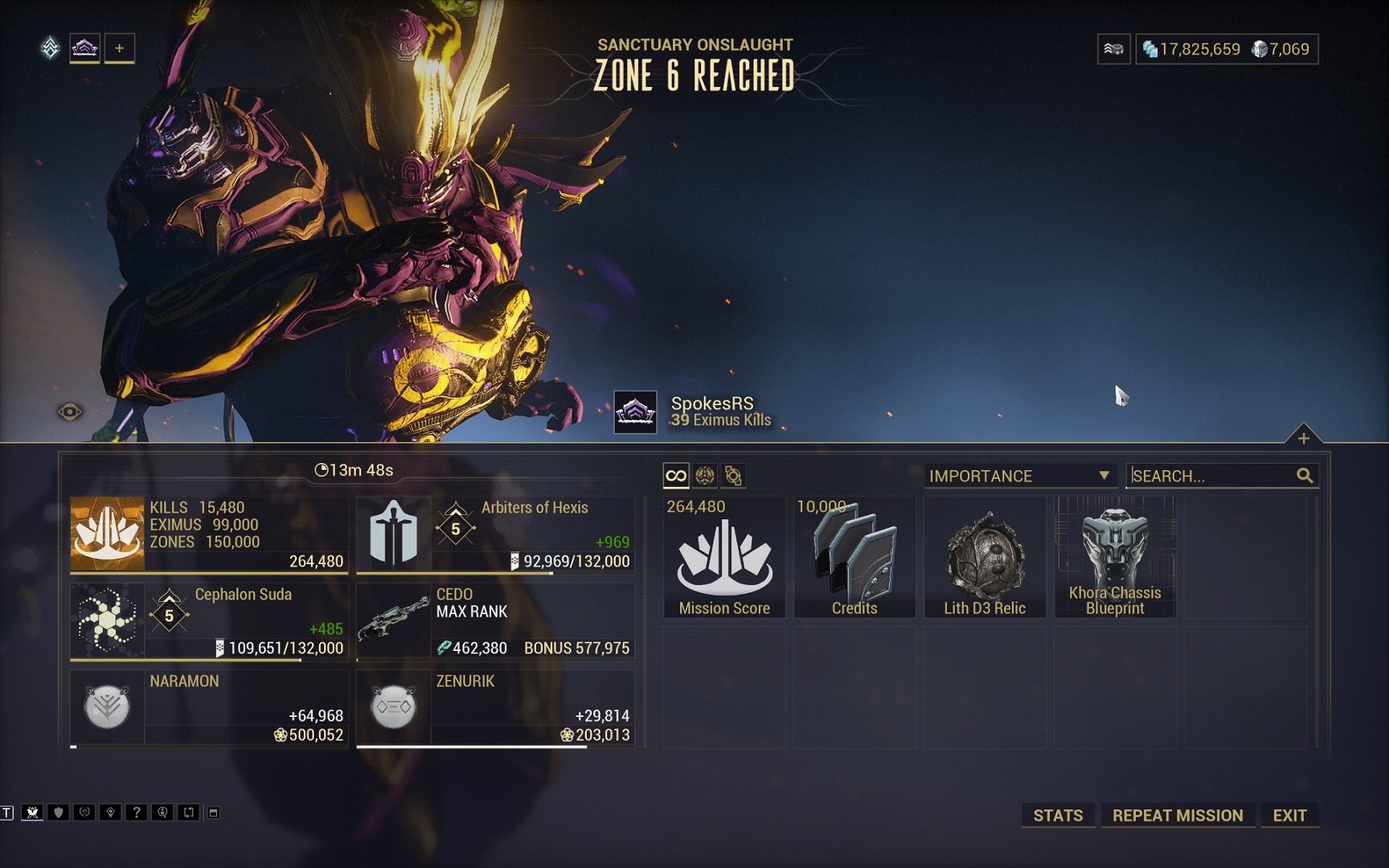This screenshot has height=868, width=1389.
Task: Select the infinity all-rewards filter tab
Action: point(676,476)
